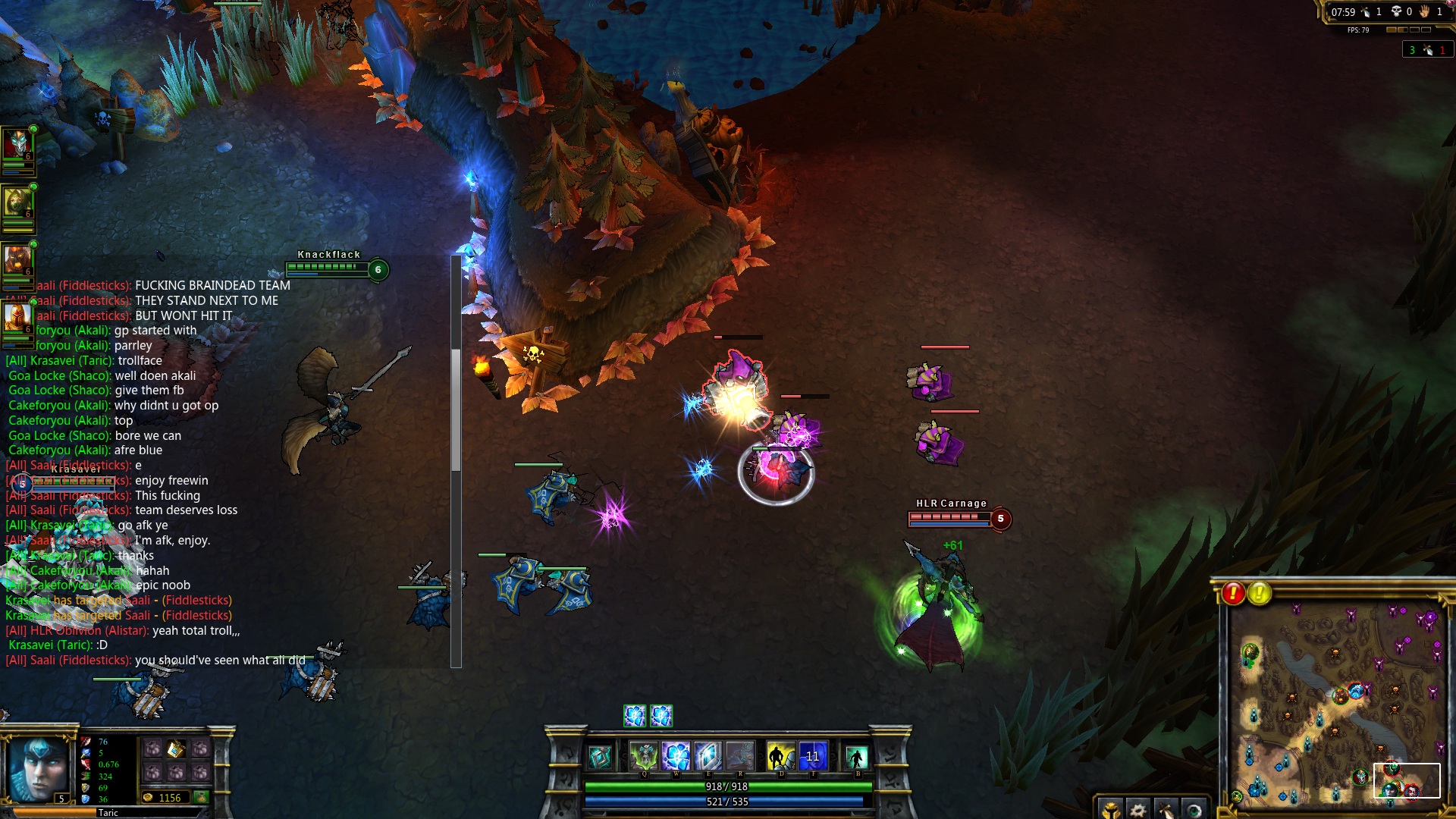
Task: Activate the red alert ping button
Action: point(1233,593)
